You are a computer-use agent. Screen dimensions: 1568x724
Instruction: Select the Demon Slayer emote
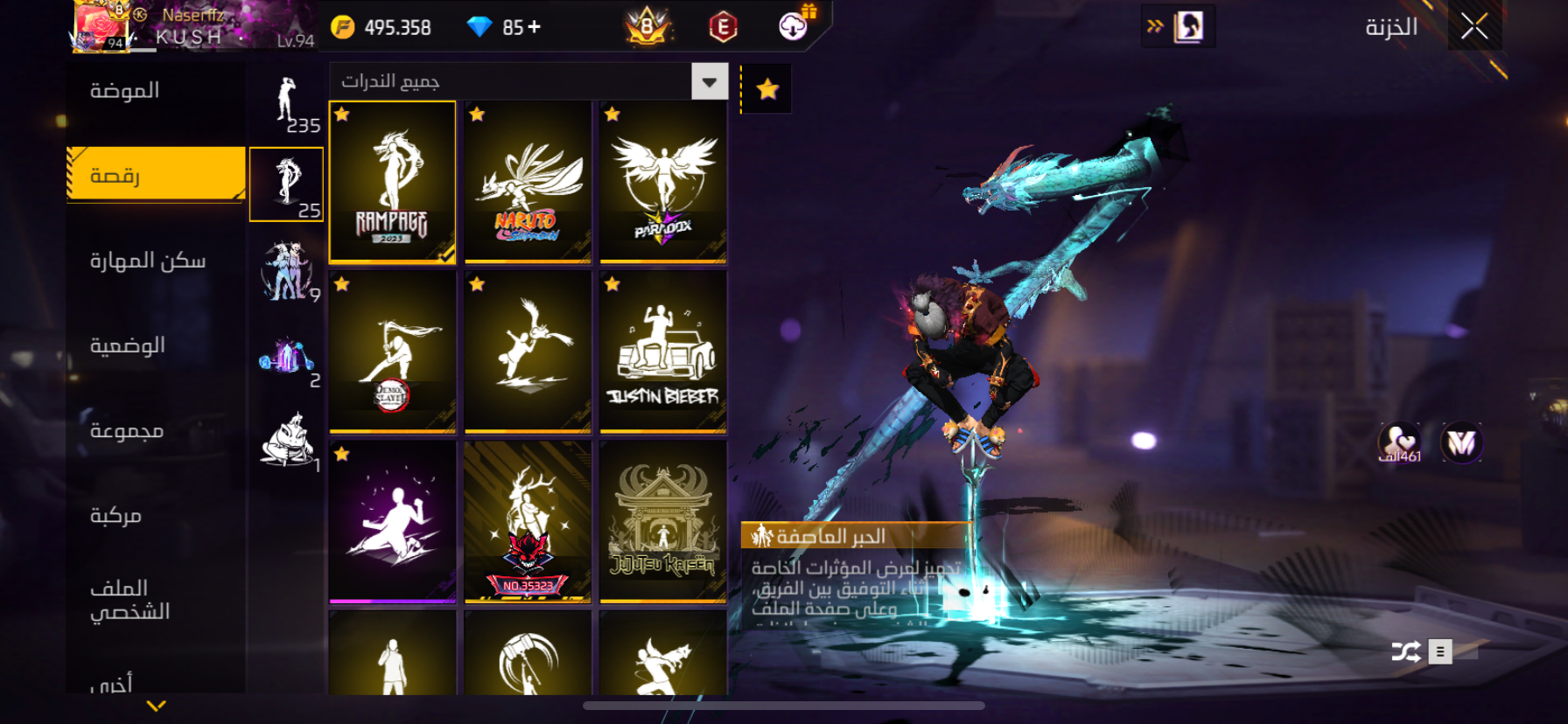pyautogui.click(x=392, y=352)
